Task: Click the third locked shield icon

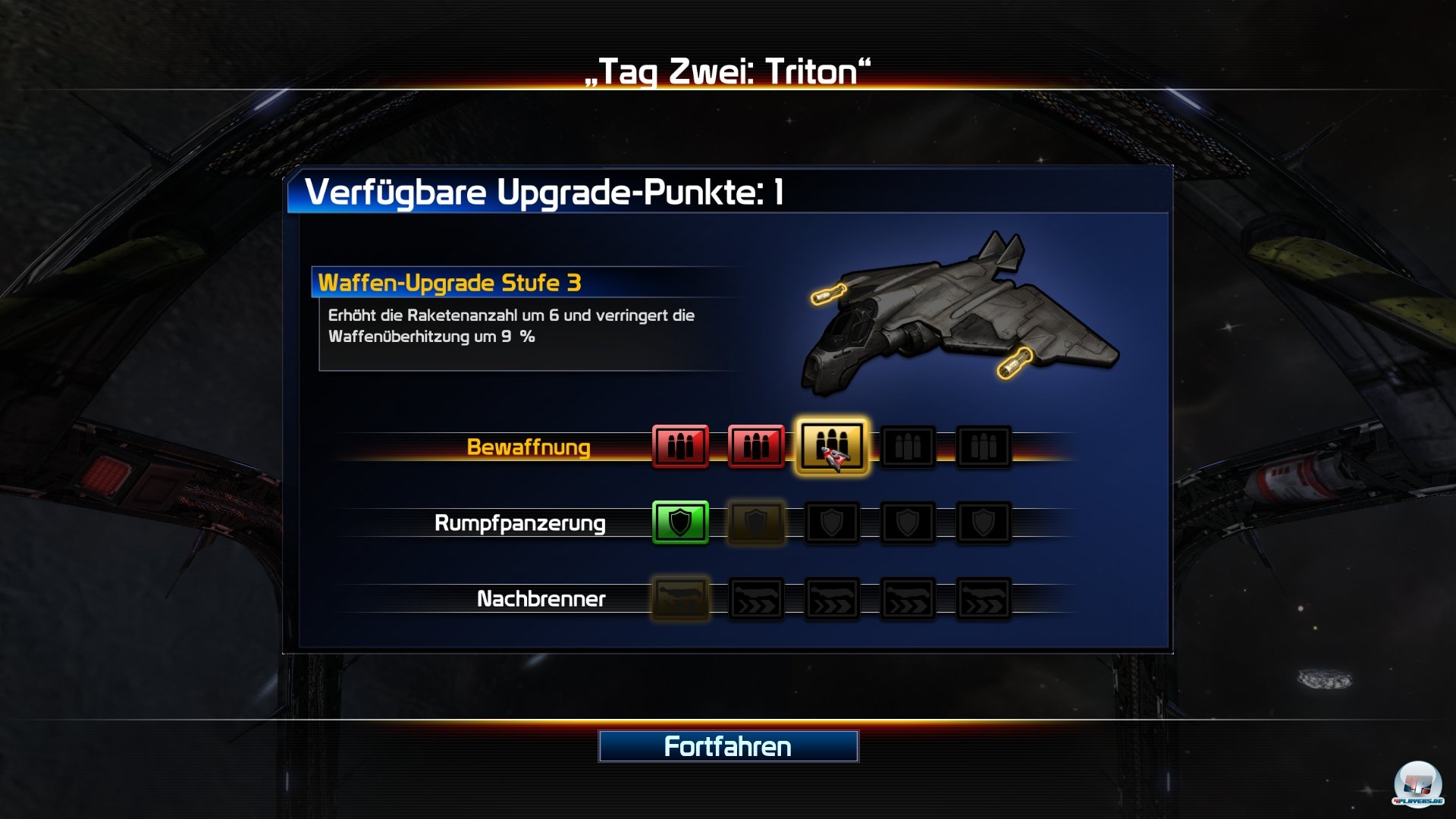Action: click(x=831, y=522)
